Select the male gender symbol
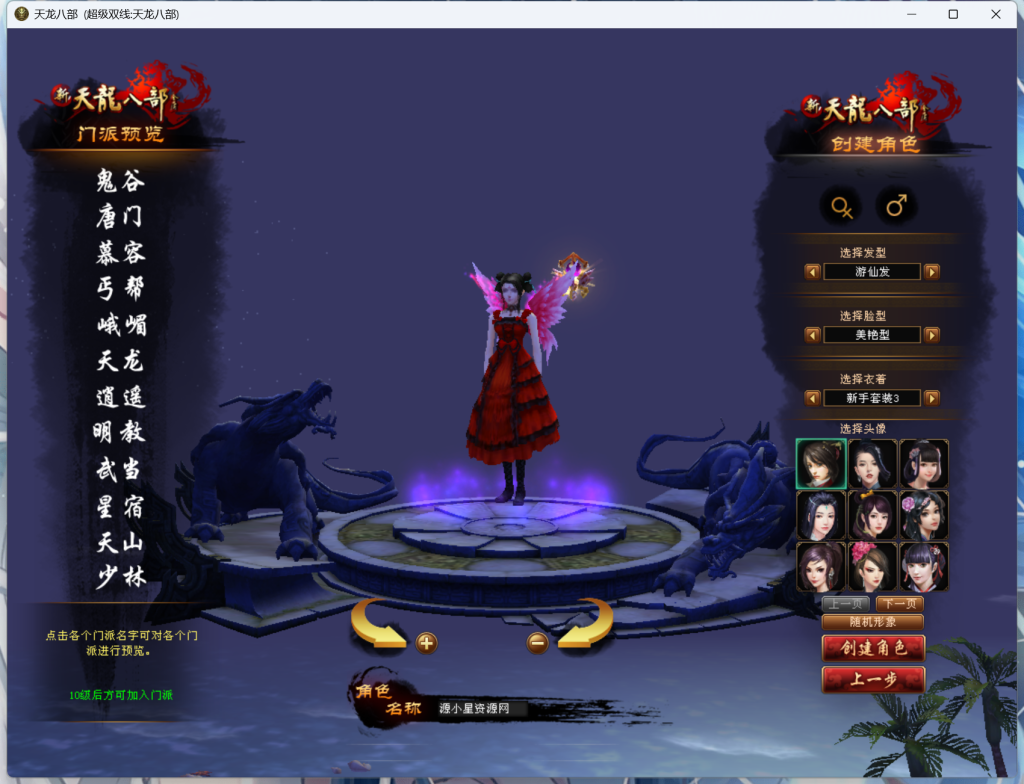This screenshot has width=1024, height=784. click(x=896, y=207)
